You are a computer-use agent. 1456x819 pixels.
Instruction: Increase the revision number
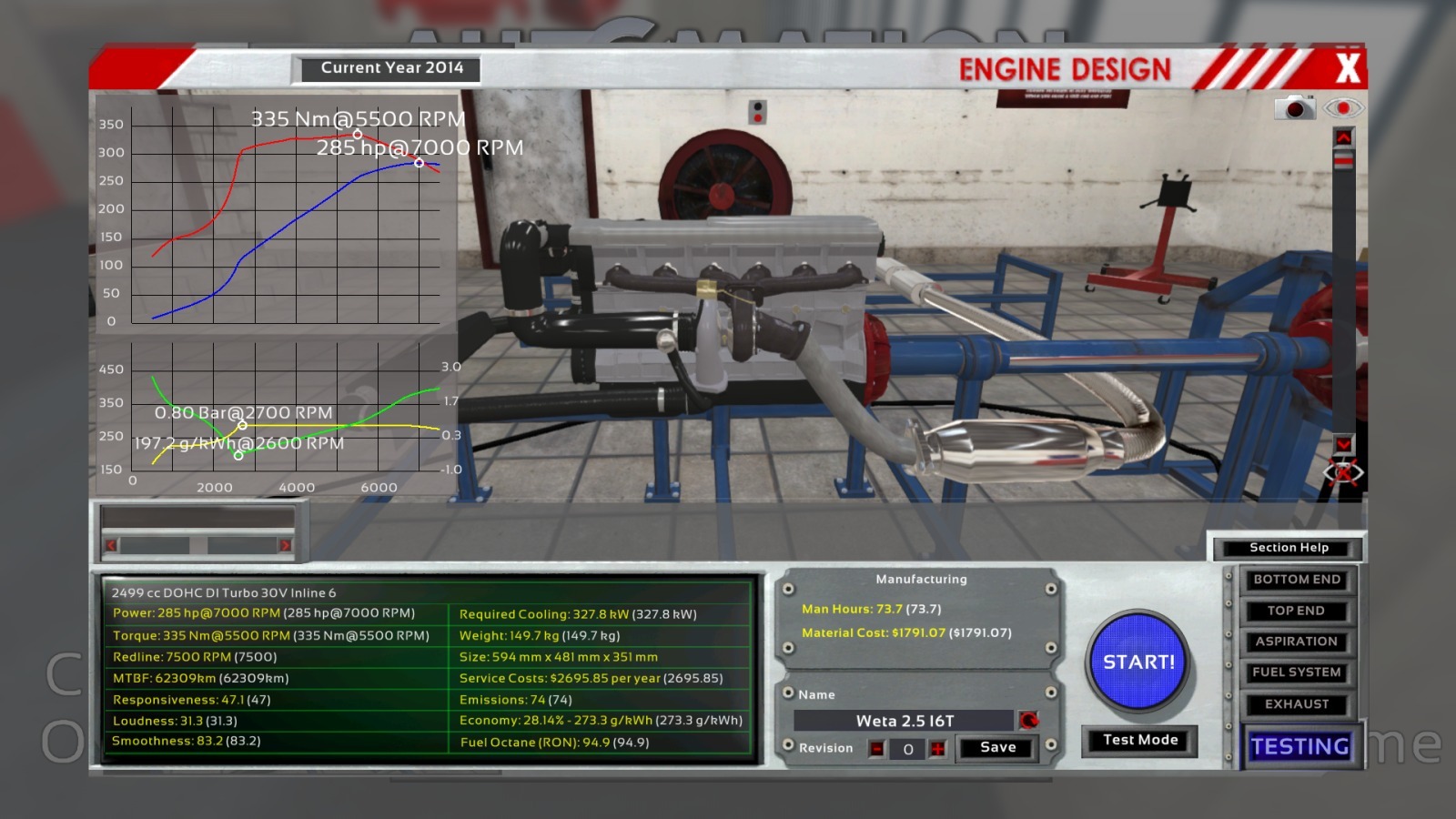click(938, 749)
